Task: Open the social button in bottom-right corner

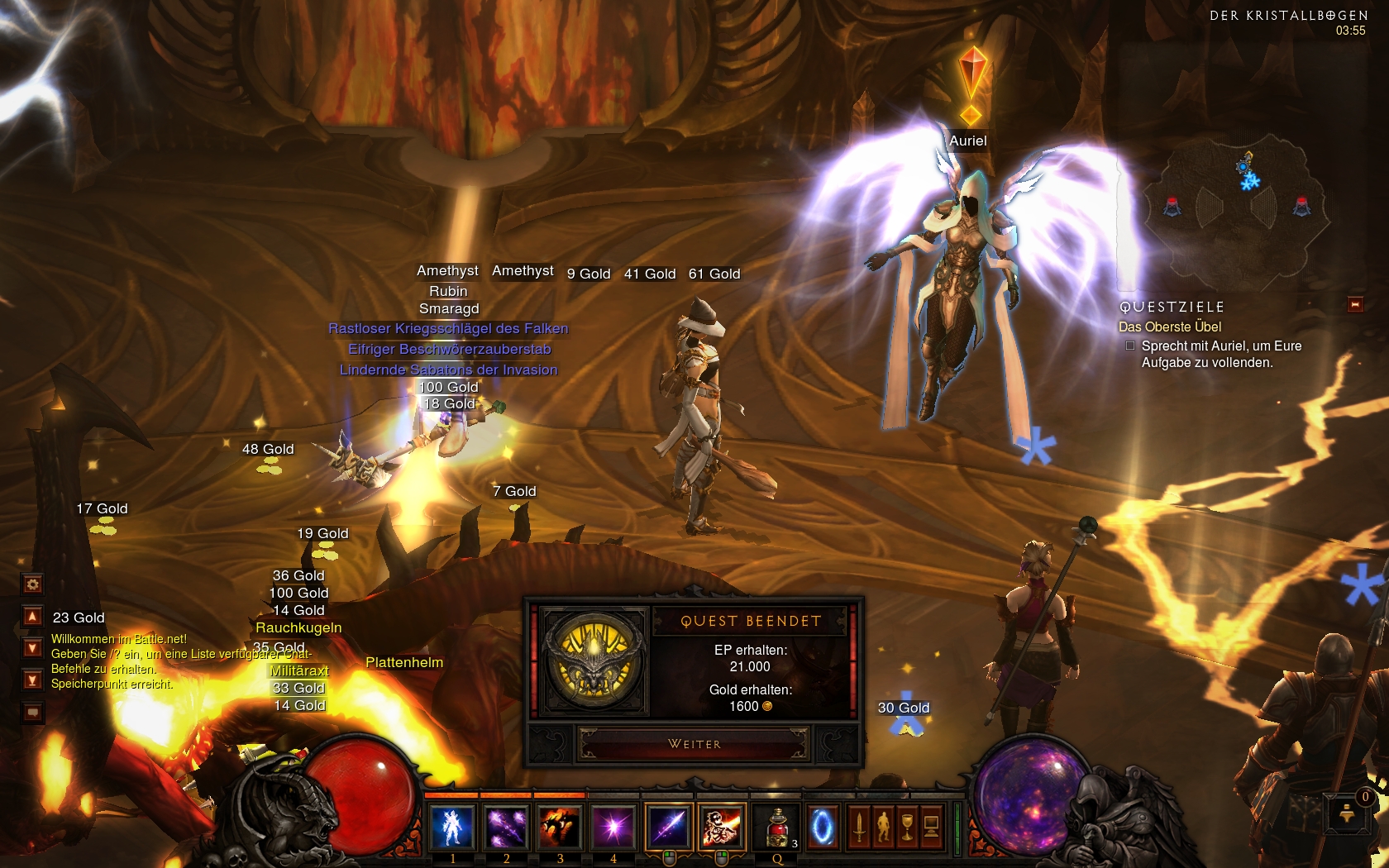Action: point(1348,813)
